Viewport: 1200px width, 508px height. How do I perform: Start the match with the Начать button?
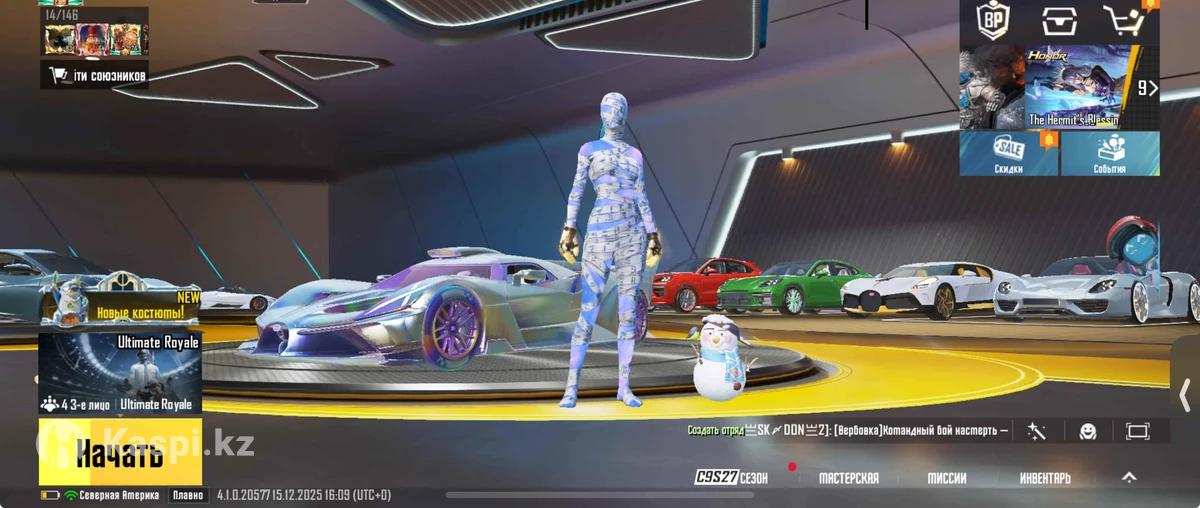(120, 453)
